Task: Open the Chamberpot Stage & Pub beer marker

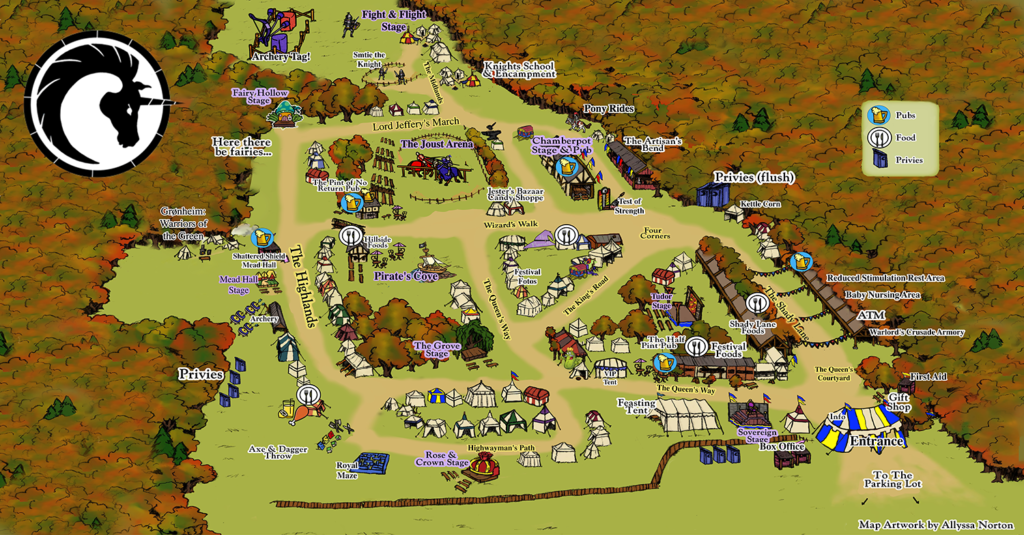Action: pos(567,165)
